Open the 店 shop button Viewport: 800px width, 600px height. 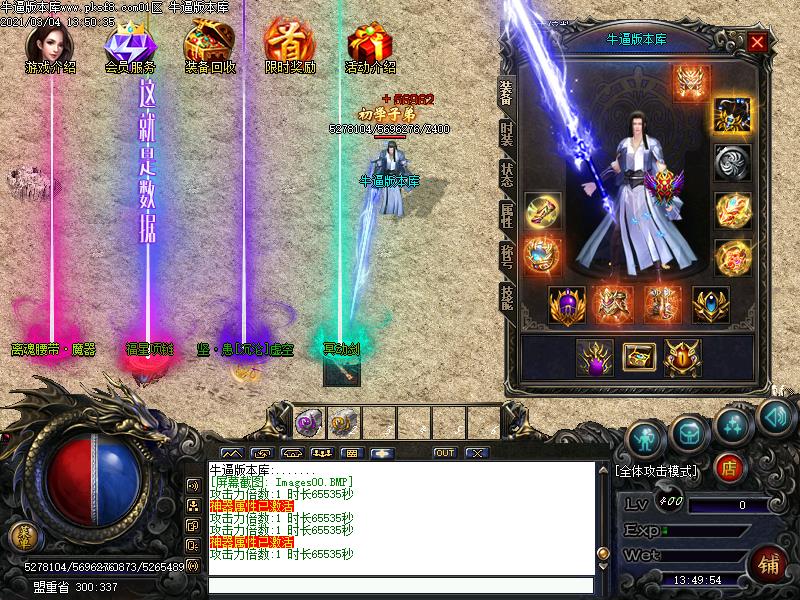731,467
